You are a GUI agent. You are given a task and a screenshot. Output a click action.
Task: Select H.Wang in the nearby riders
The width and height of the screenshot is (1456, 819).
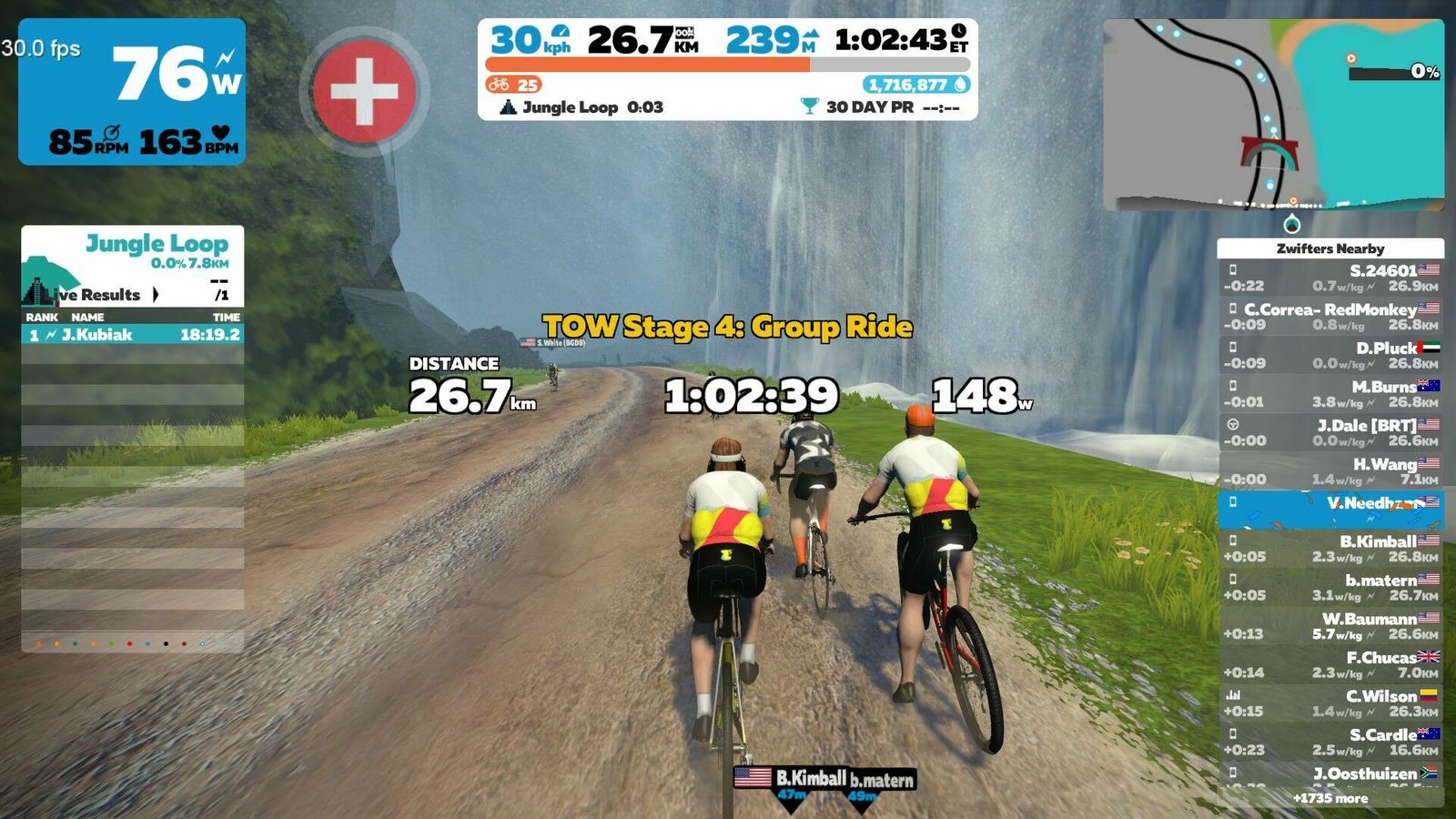pos(1330,471)
